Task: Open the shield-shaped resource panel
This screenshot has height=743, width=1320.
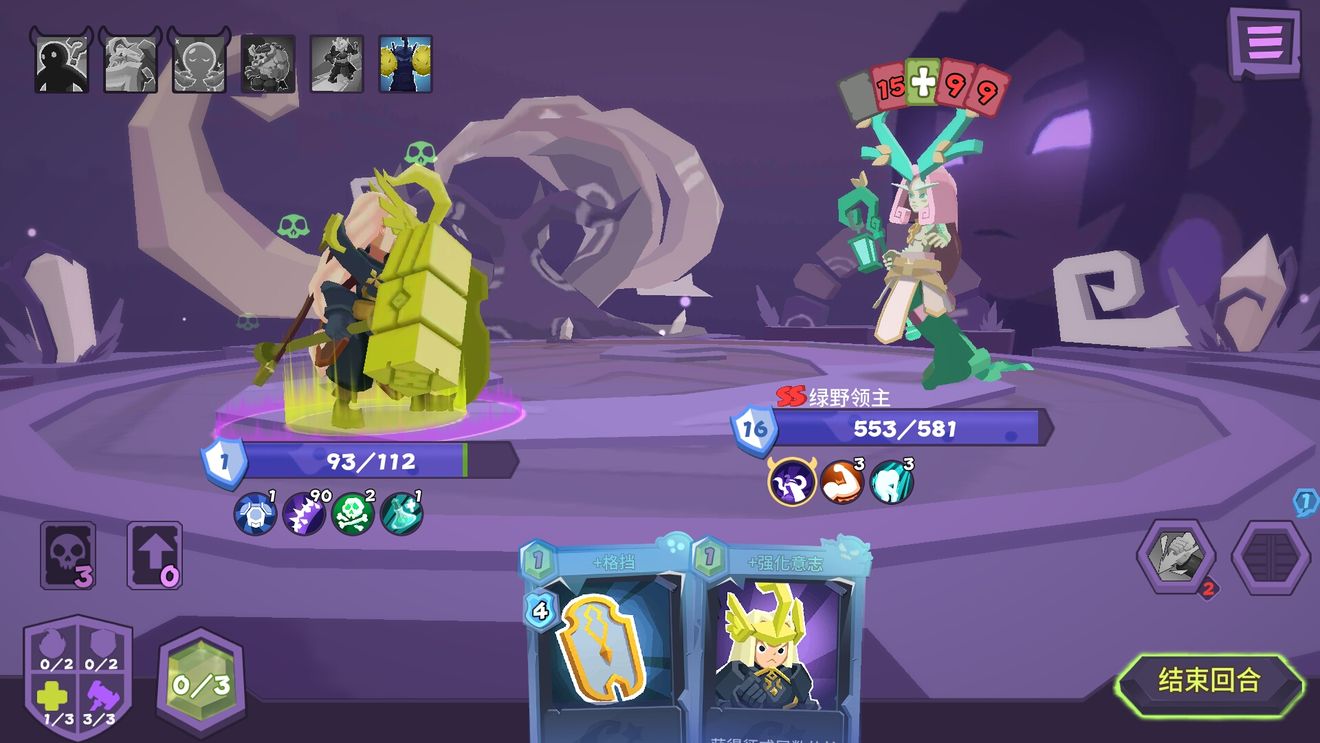Action: tap(78, 677)
